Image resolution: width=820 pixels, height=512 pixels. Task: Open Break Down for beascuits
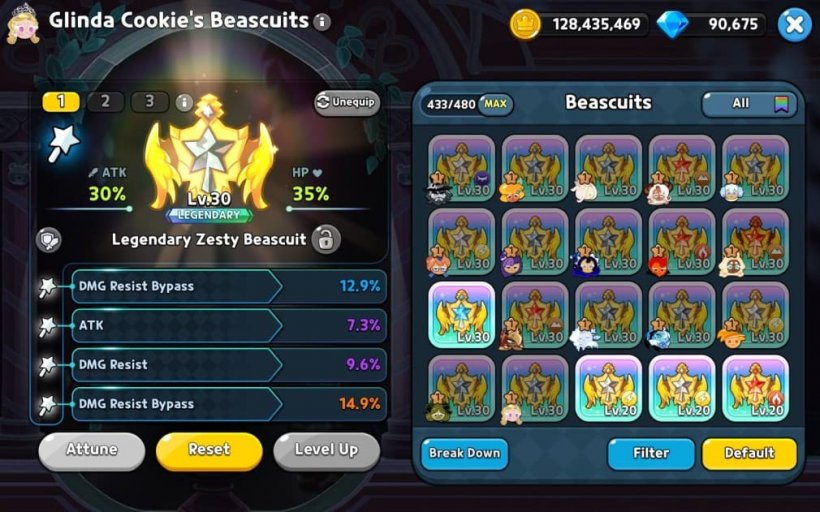pos(464,453)
